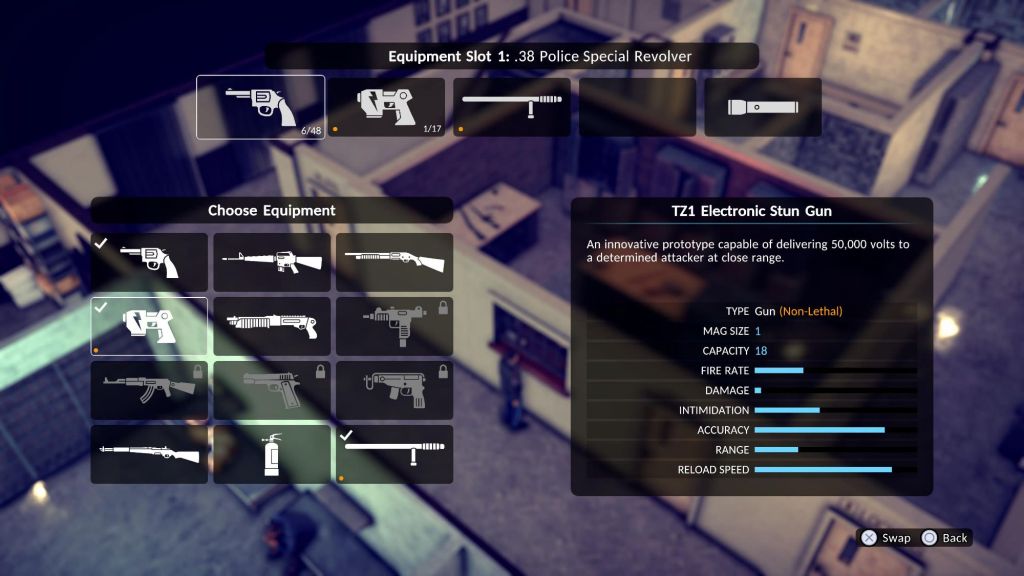Select the equipped revolver slot showing 6/48

tap(260, 107)
